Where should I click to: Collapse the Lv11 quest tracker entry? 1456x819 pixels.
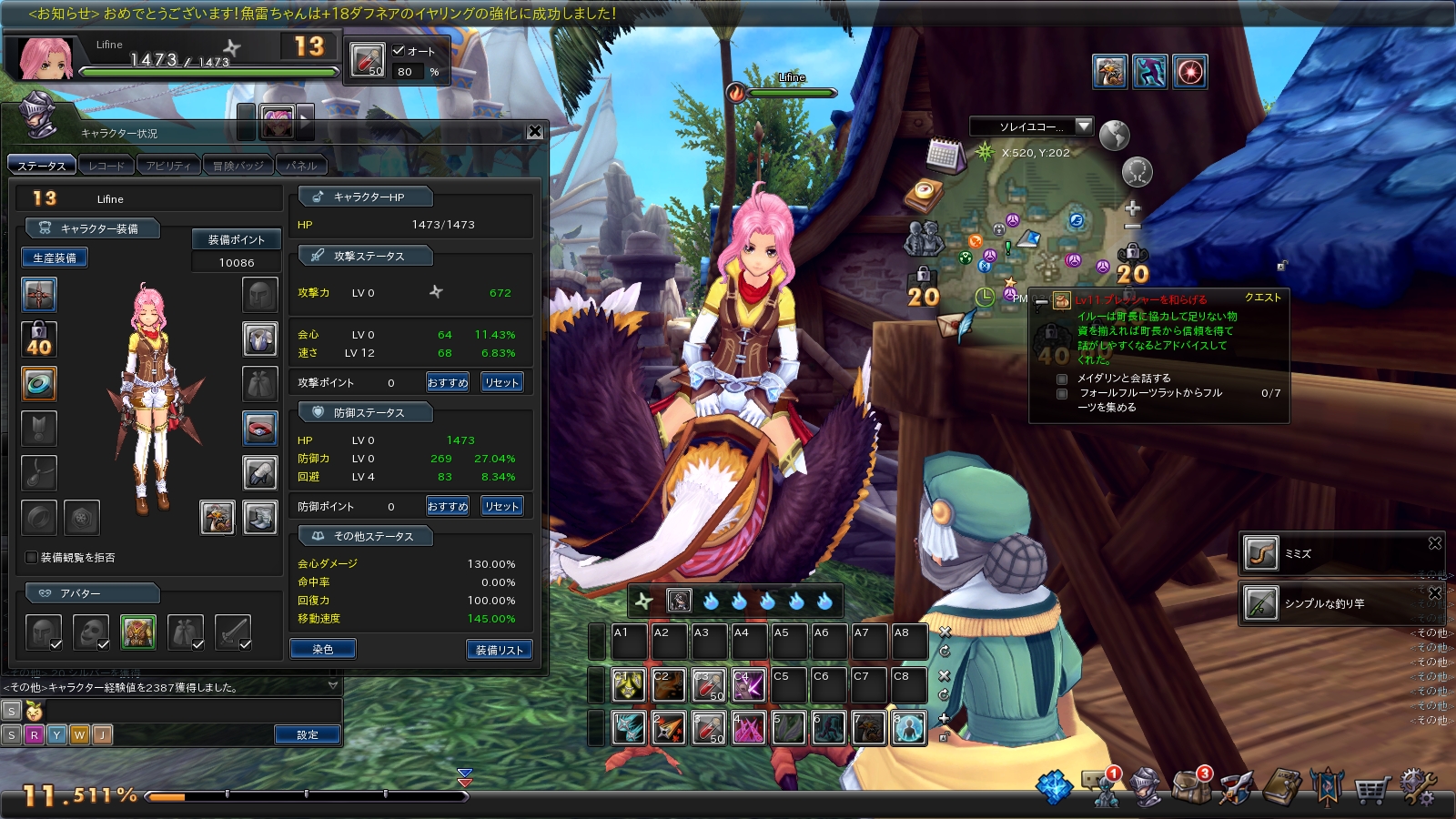[x=1041, y=301]
